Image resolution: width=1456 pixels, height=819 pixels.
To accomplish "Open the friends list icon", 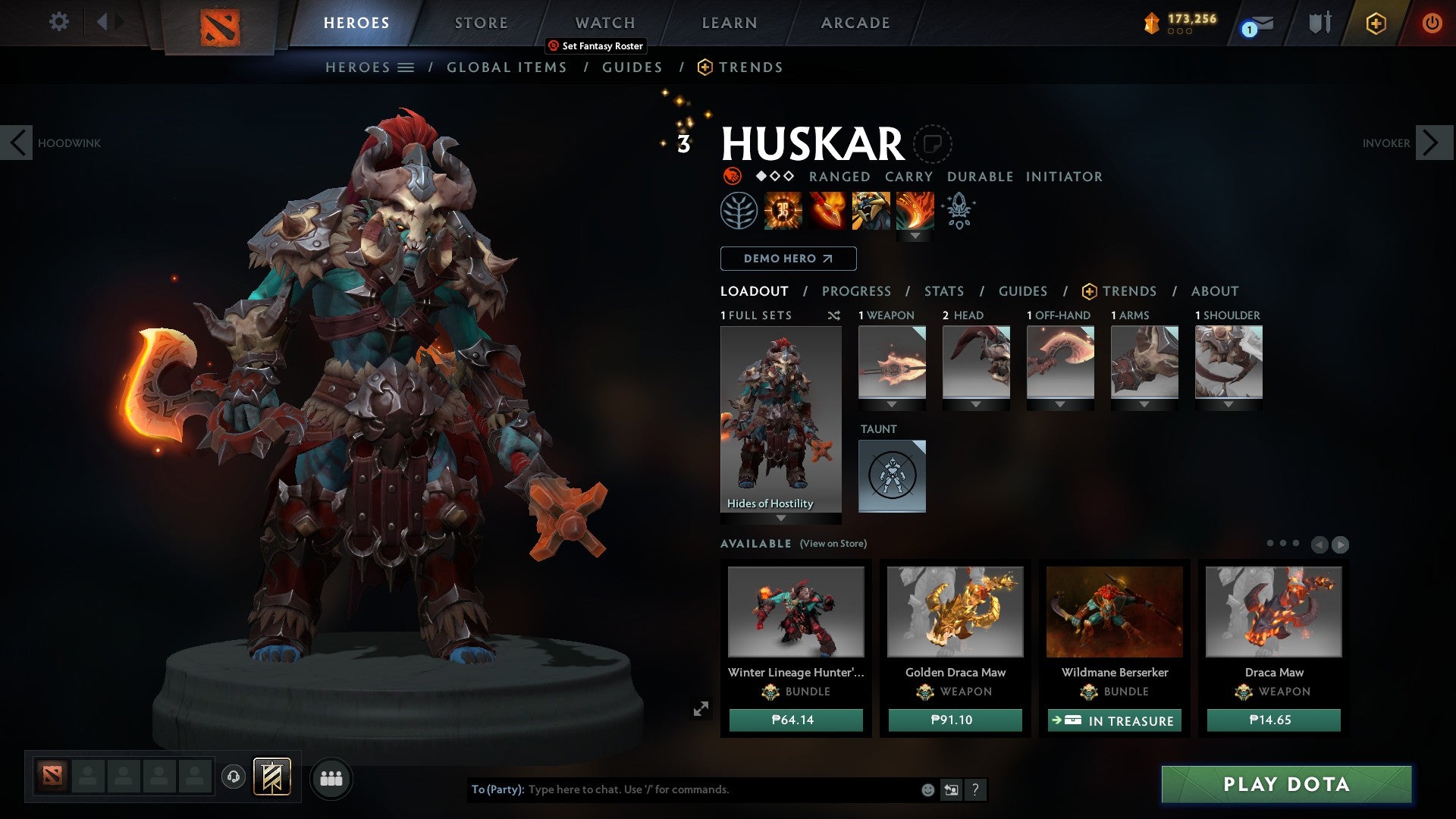I will tap(331, 777).
